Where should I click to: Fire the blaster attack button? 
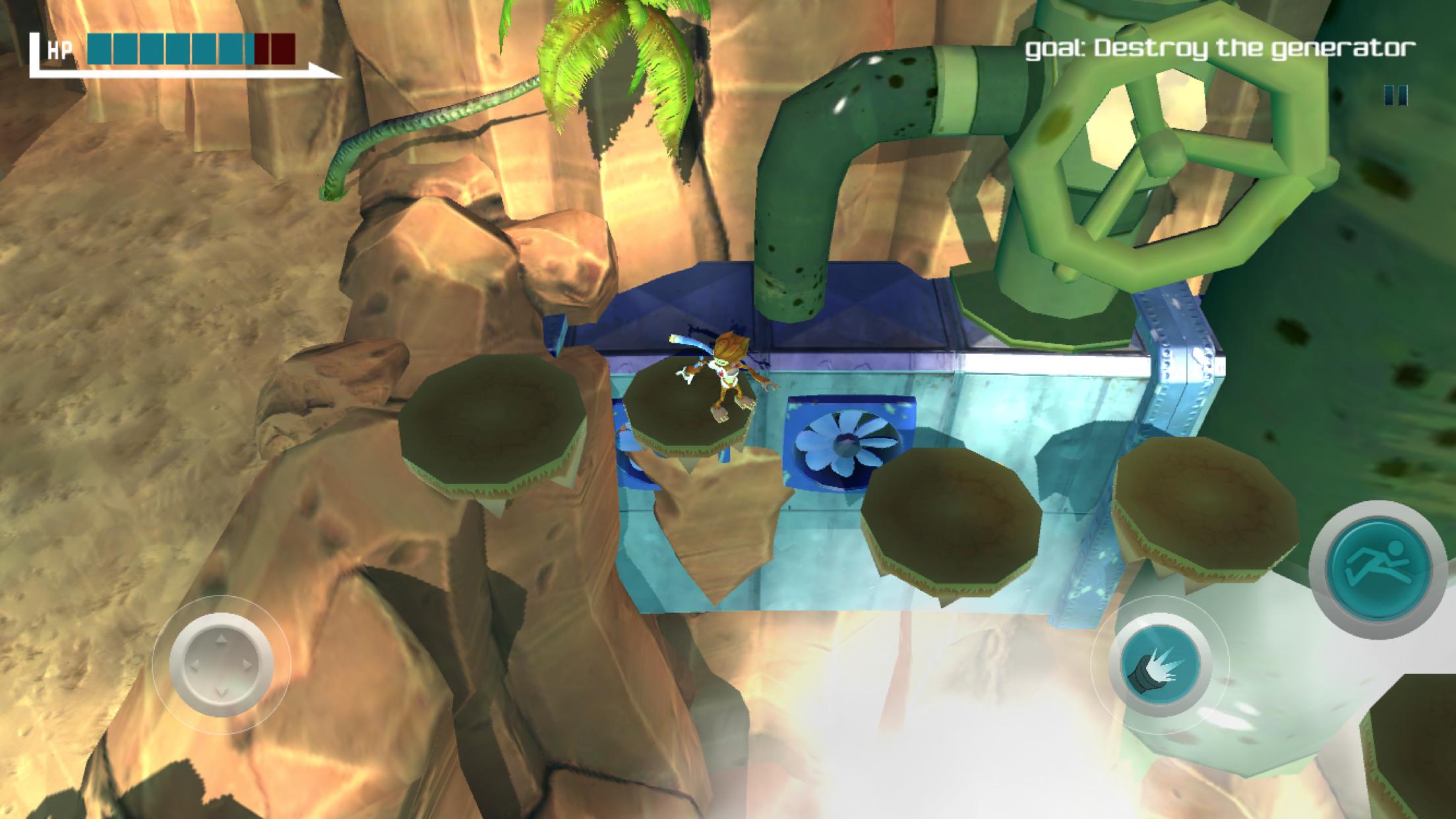(x=1159, y=667)
